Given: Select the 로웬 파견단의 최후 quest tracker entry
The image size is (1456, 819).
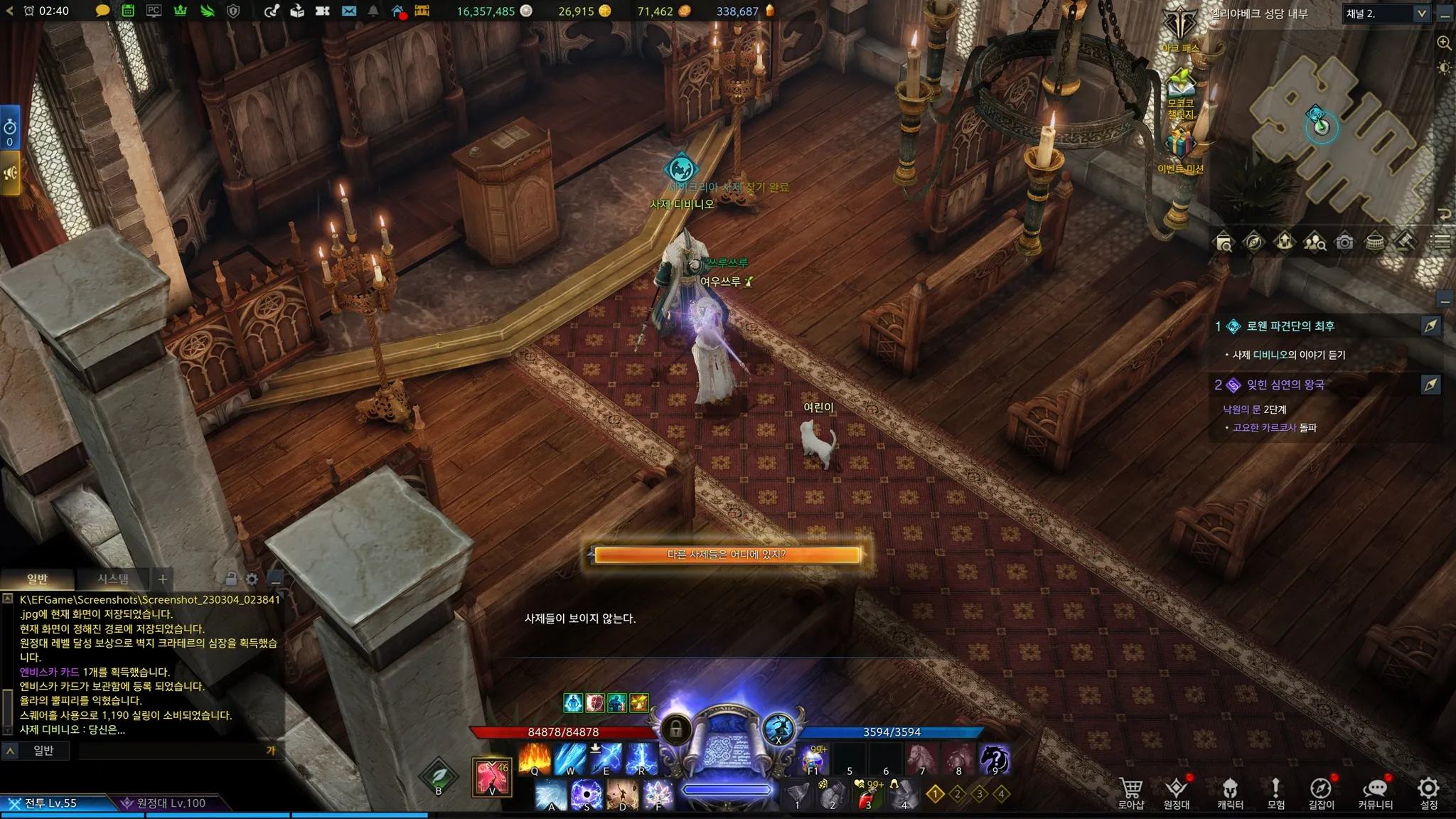Looking at the screenshot, I should (1290, 326).
